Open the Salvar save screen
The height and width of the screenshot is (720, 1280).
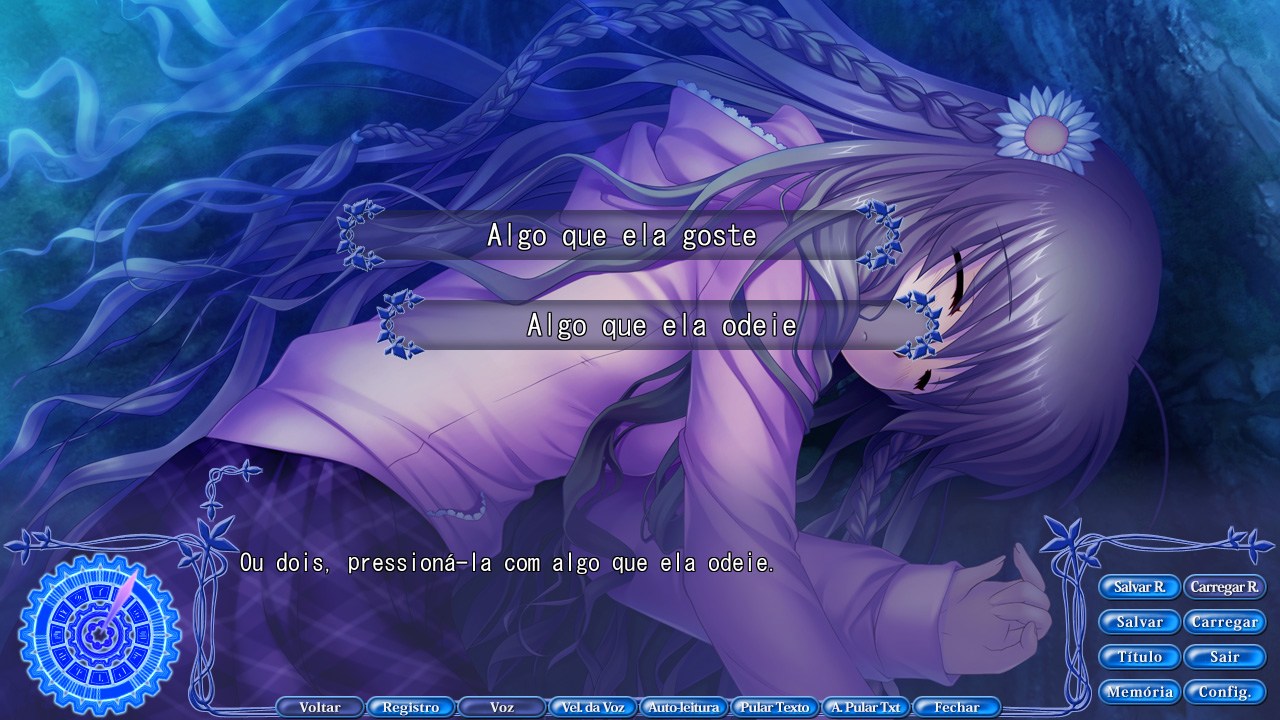point(1139,621)
